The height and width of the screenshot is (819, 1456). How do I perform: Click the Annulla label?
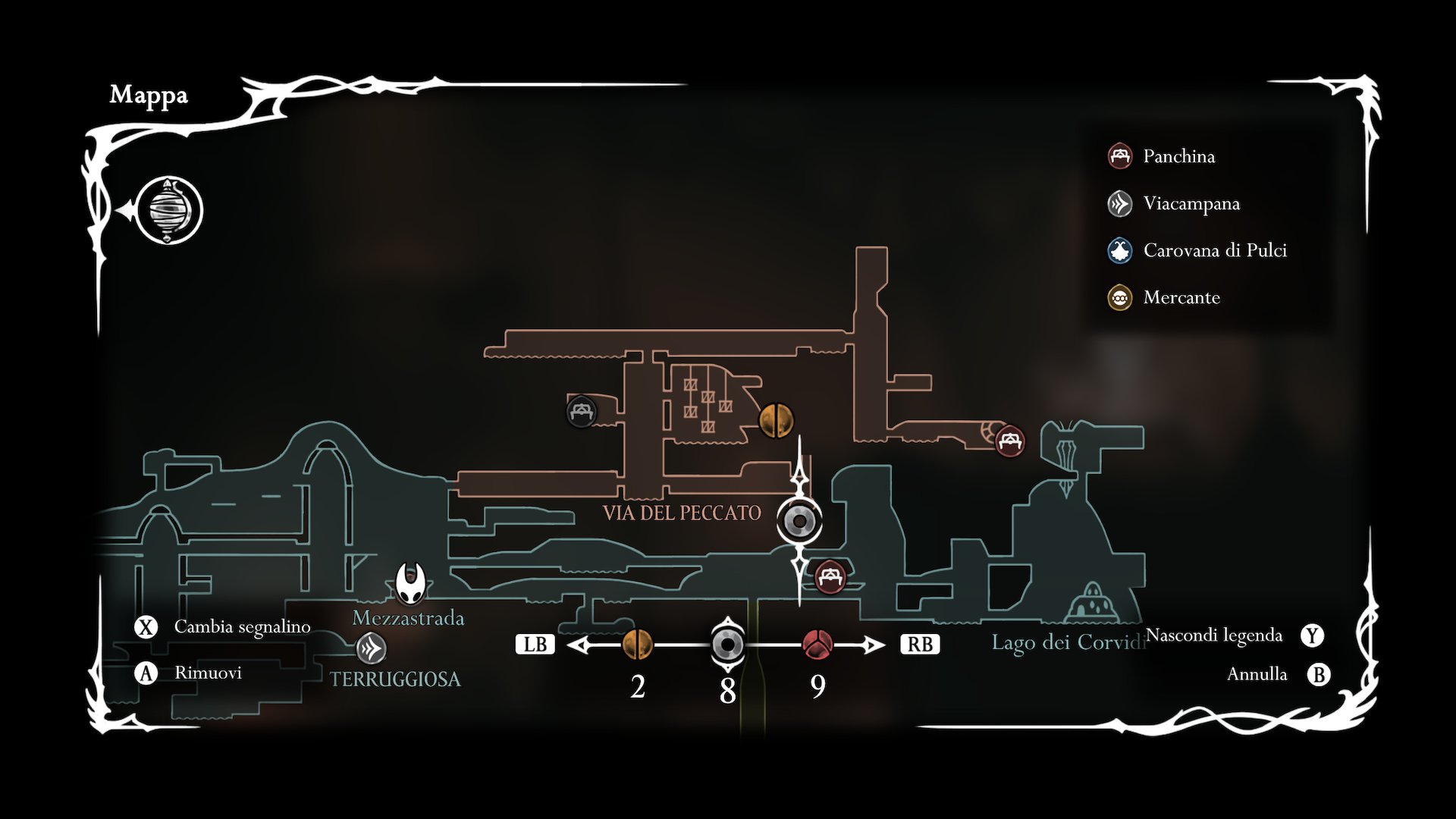pos(1257,674)
